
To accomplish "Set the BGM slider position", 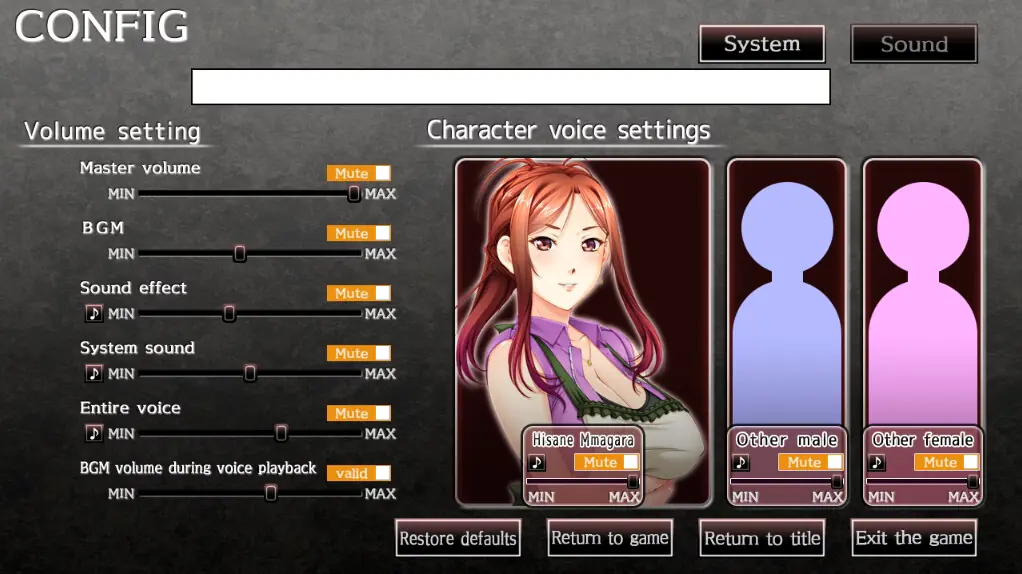I will (240, 254).
